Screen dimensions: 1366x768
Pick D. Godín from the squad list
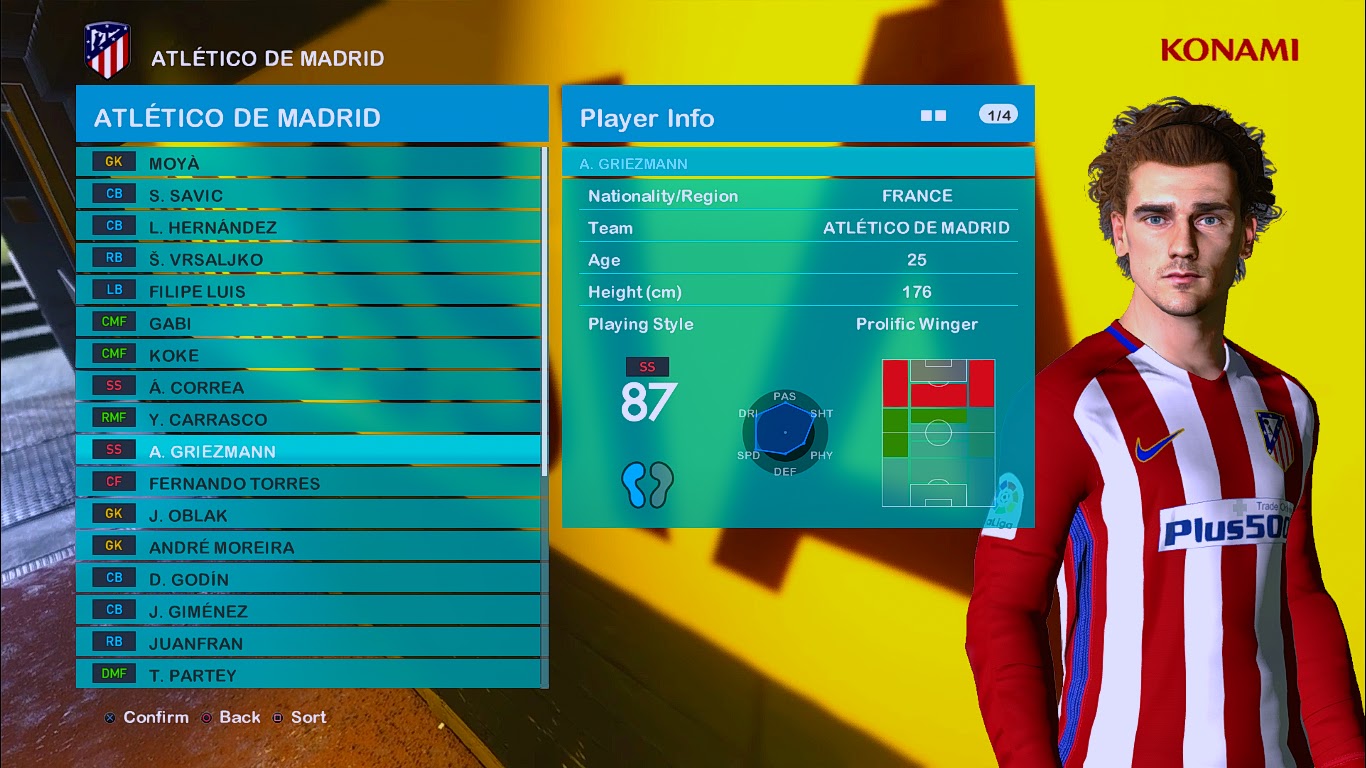pos(308,579)
